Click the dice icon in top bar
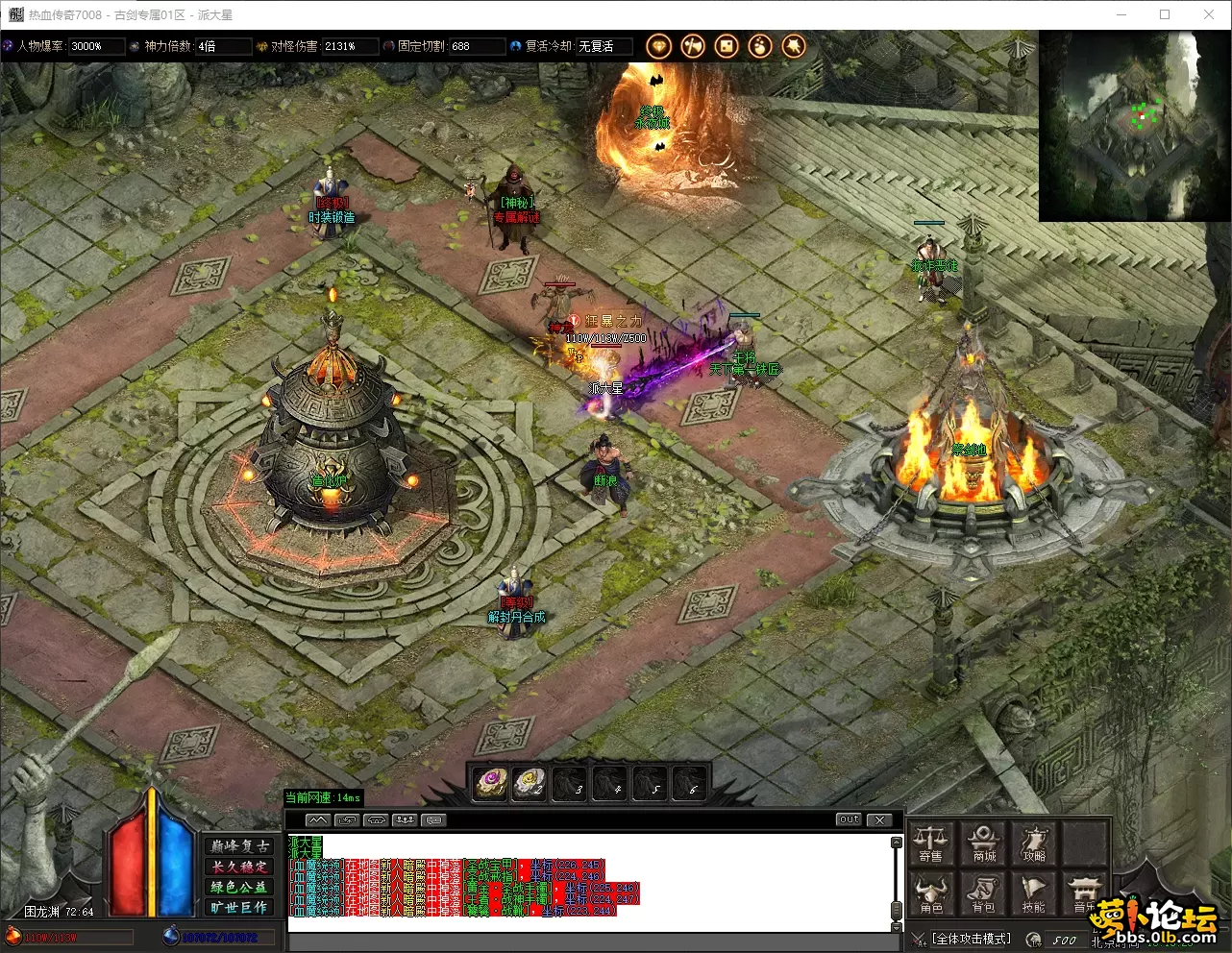This screenshot has height=953, width=1232. [x=727, y=46]
